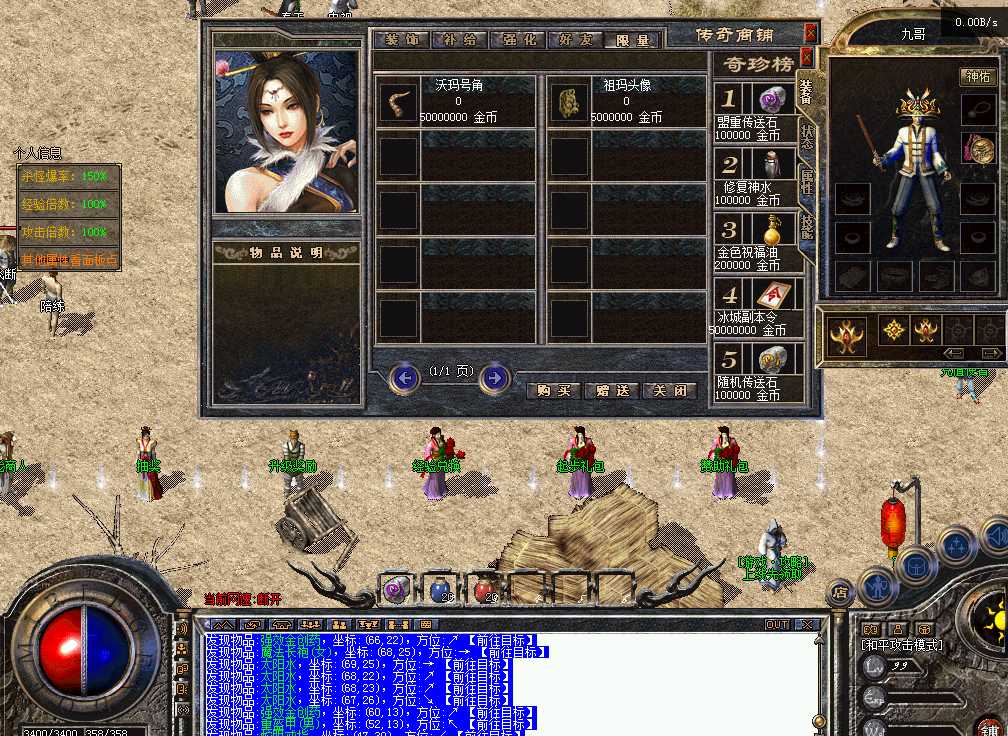Pick 金色祝福油 from the ranked list

(x=758, y=243)
